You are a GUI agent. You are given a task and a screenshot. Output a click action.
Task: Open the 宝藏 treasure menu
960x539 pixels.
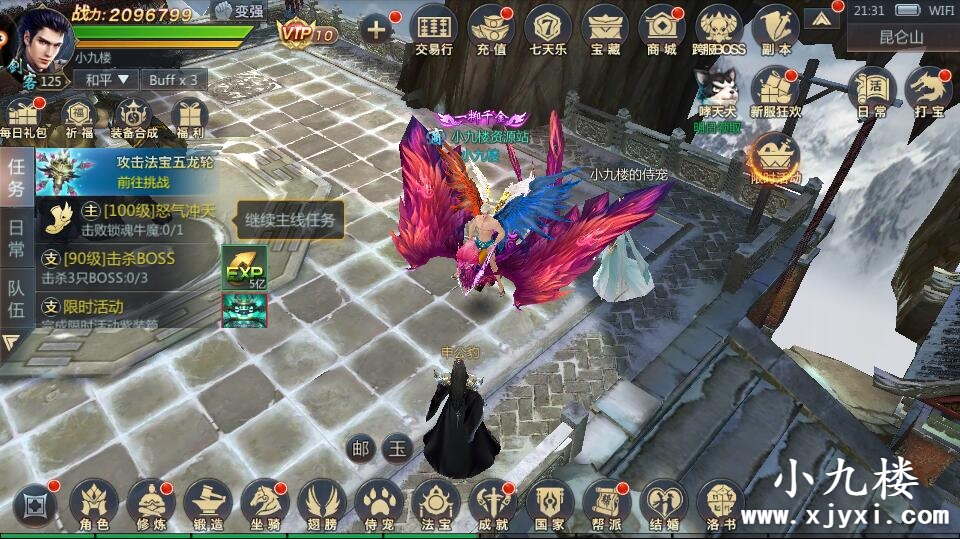(605, 28)
